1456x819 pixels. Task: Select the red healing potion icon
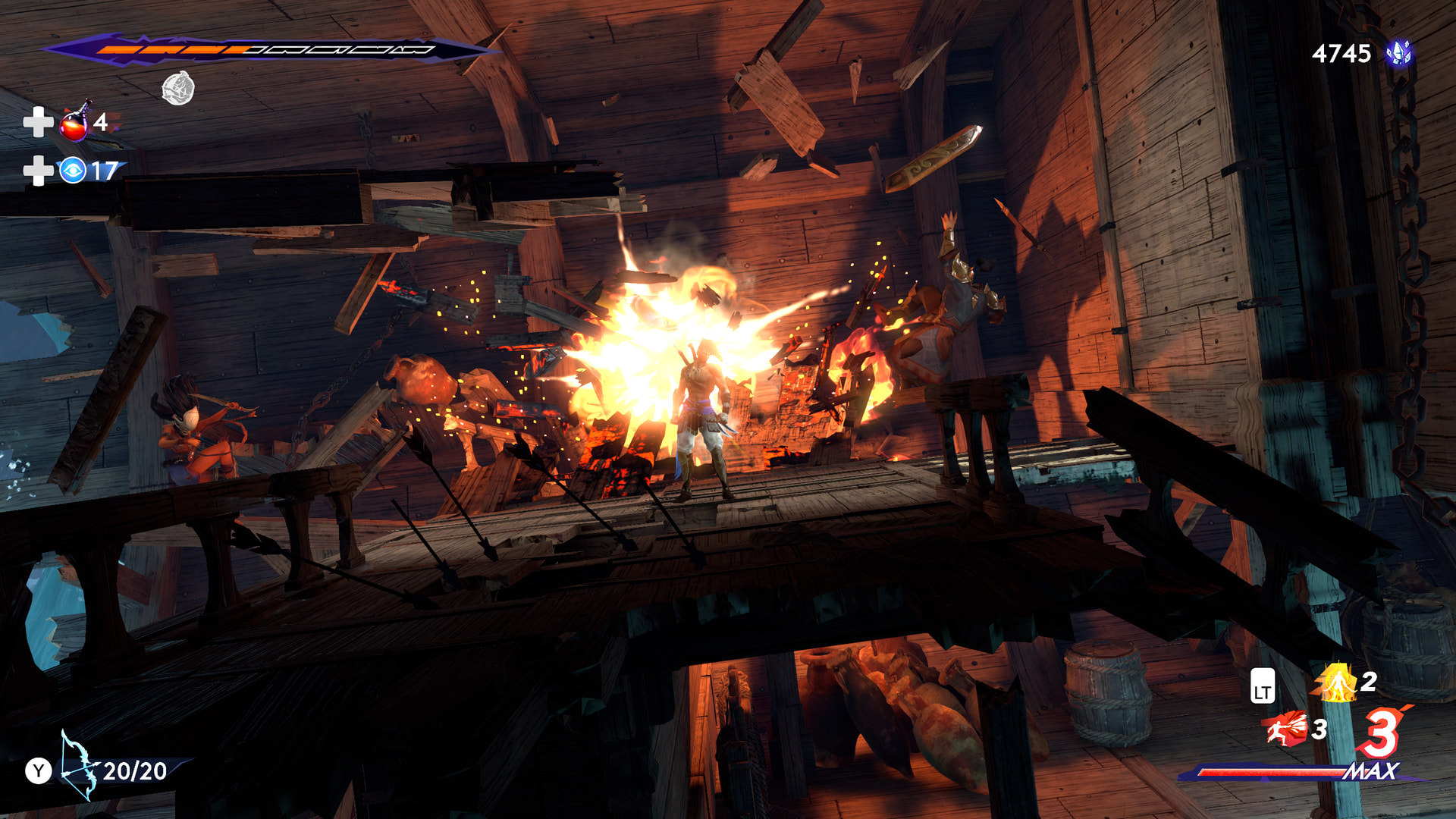point(74,123)
